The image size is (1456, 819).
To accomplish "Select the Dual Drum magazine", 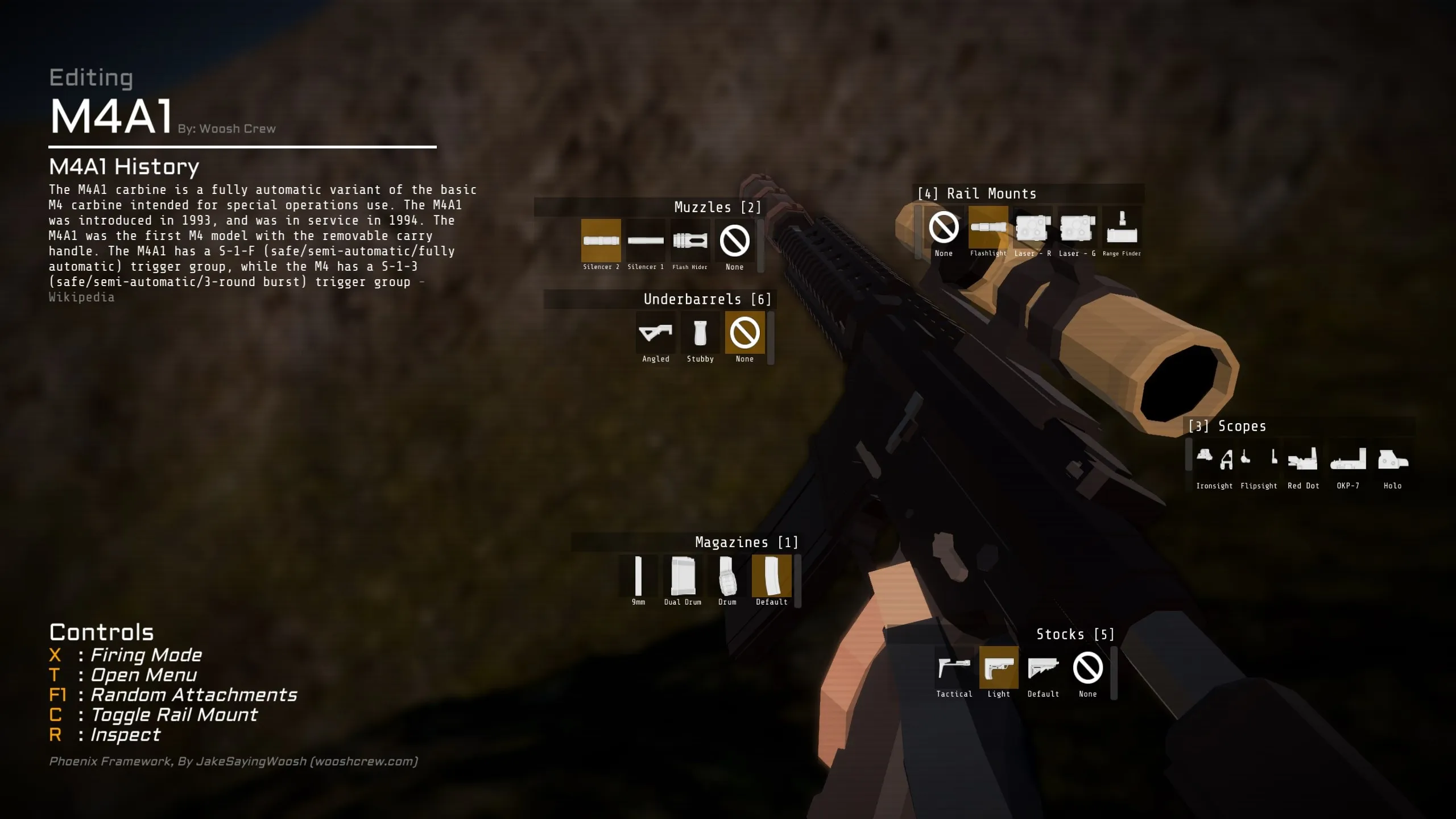I will (682, 576).
